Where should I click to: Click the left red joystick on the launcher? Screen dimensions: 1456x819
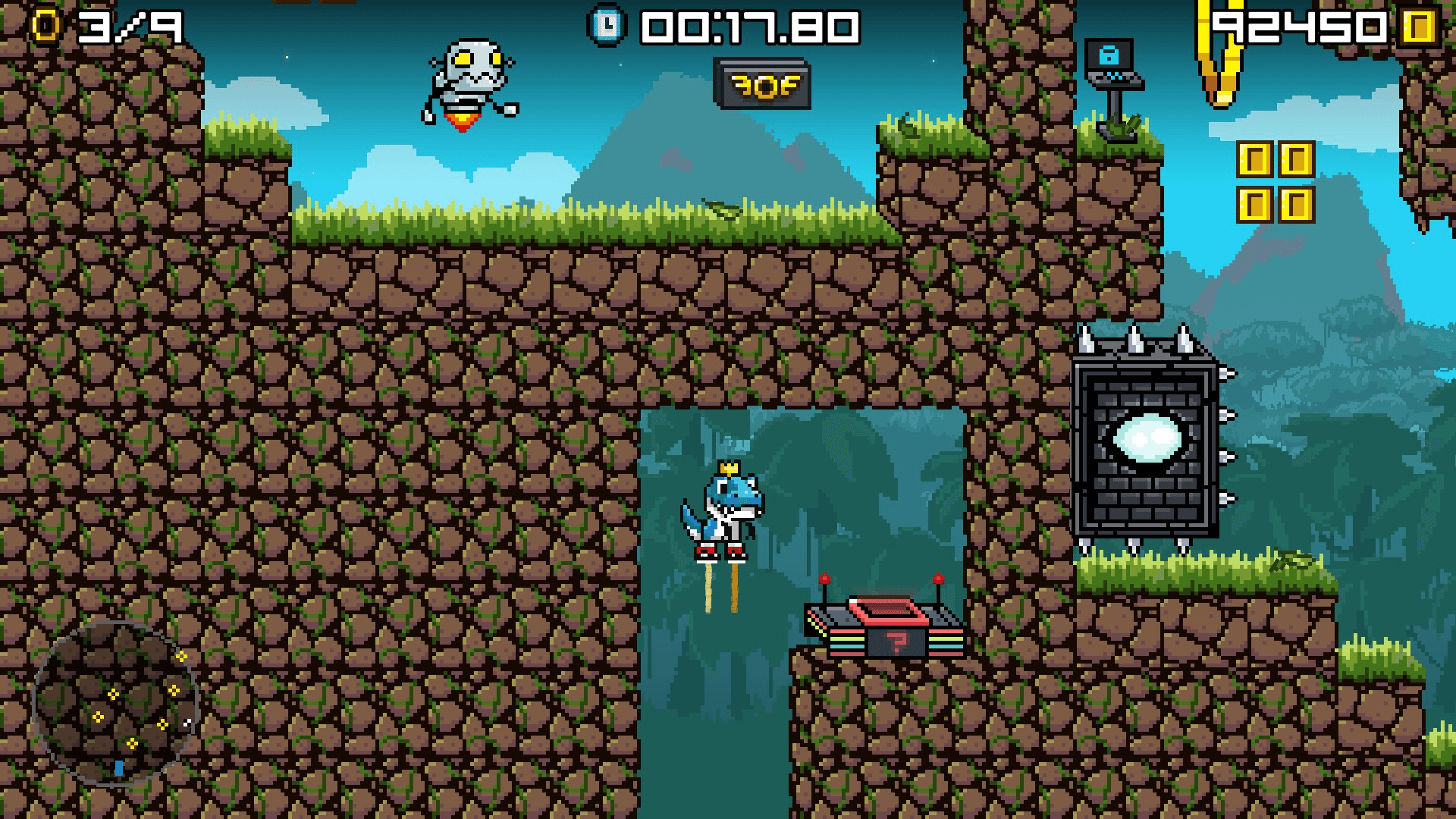tap(824, 576)
